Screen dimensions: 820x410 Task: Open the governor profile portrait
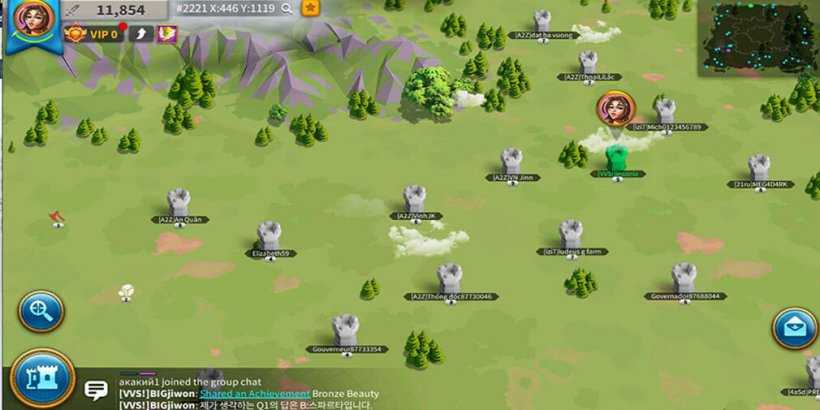(31, 20)
